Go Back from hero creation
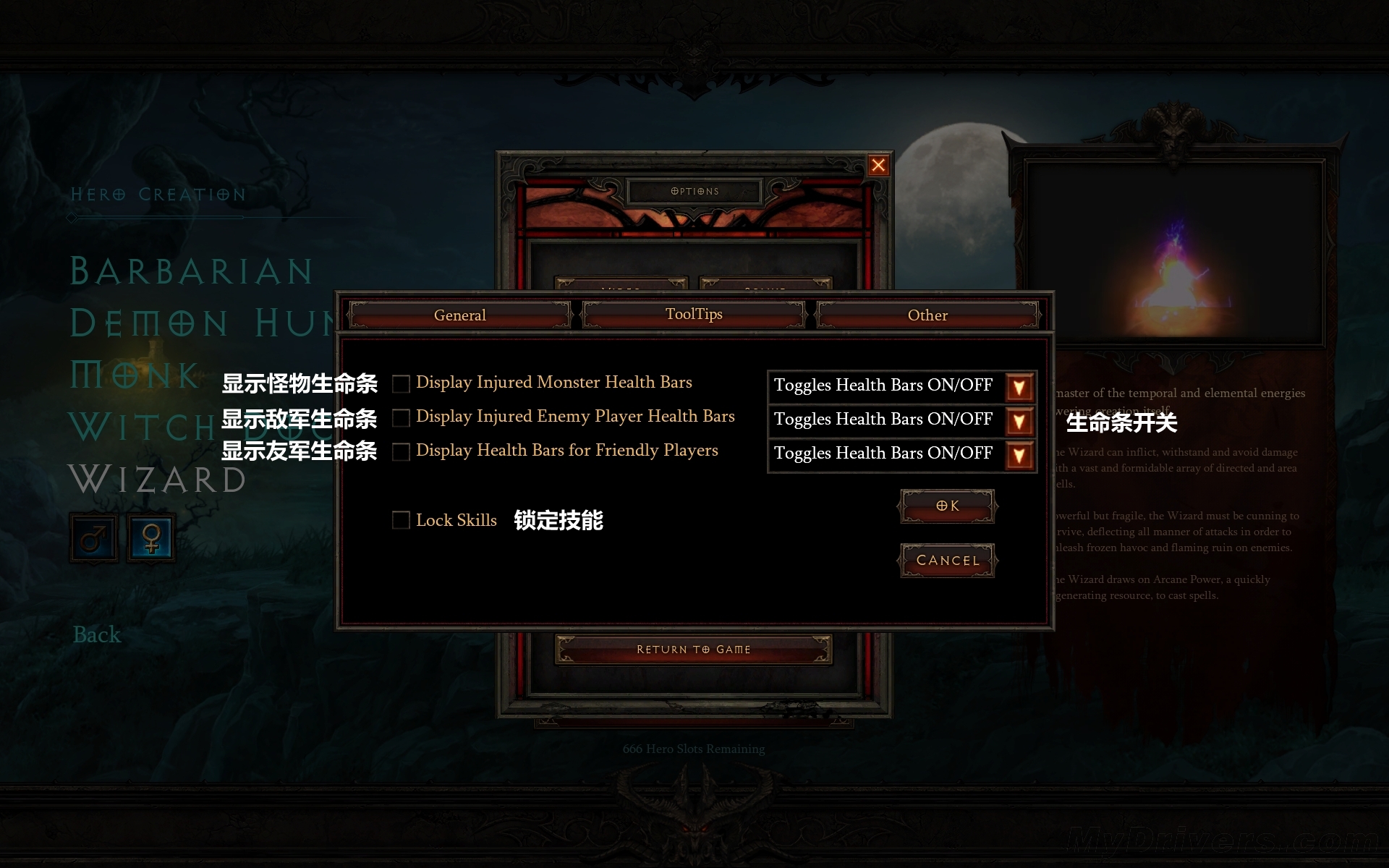Viewport: 1389px width, 868px height. coord(97,635)
